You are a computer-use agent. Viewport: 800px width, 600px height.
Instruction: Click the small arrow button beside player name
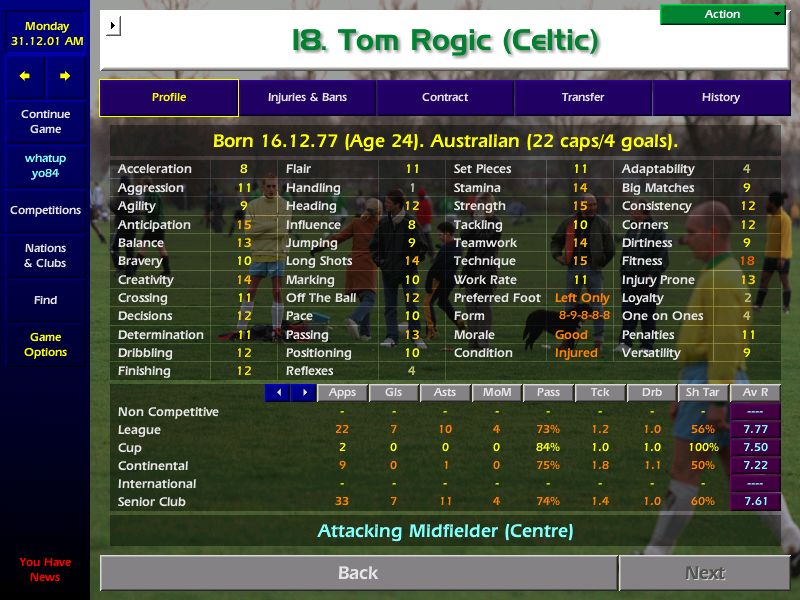(x=113, y=25)
